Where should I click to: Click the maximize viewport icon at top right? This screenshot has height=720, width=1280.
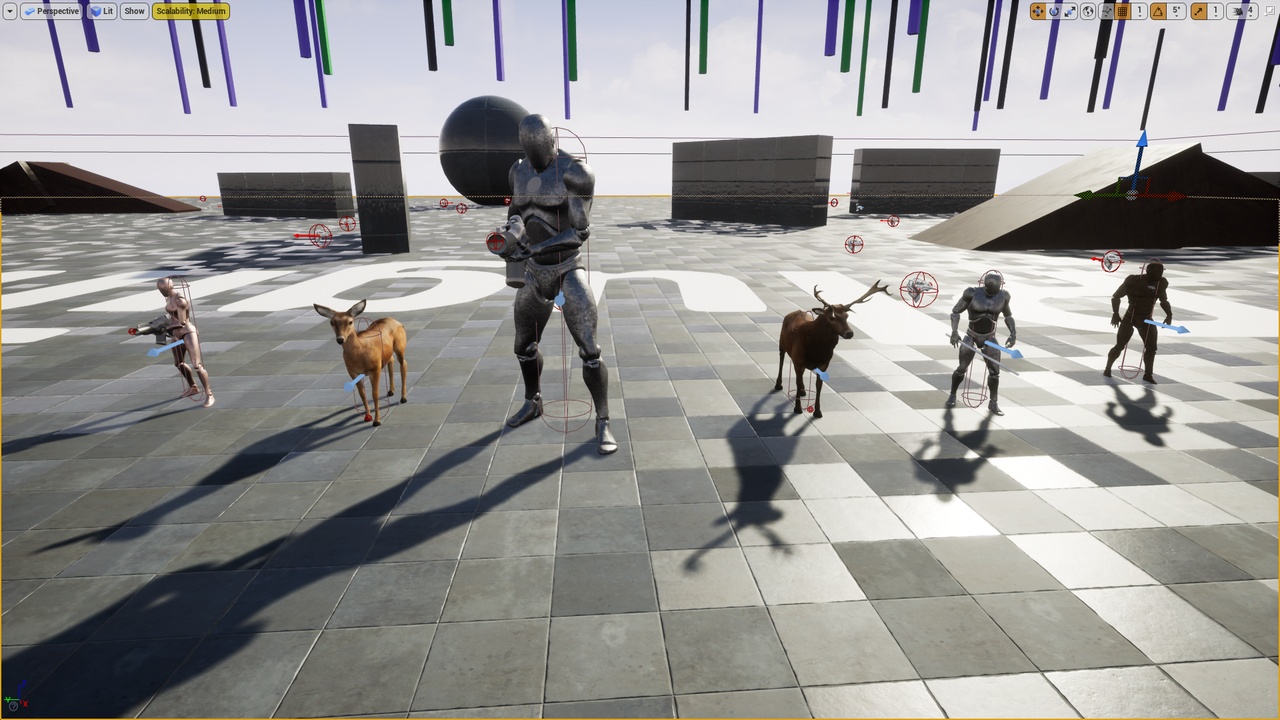click(1272, 10)
